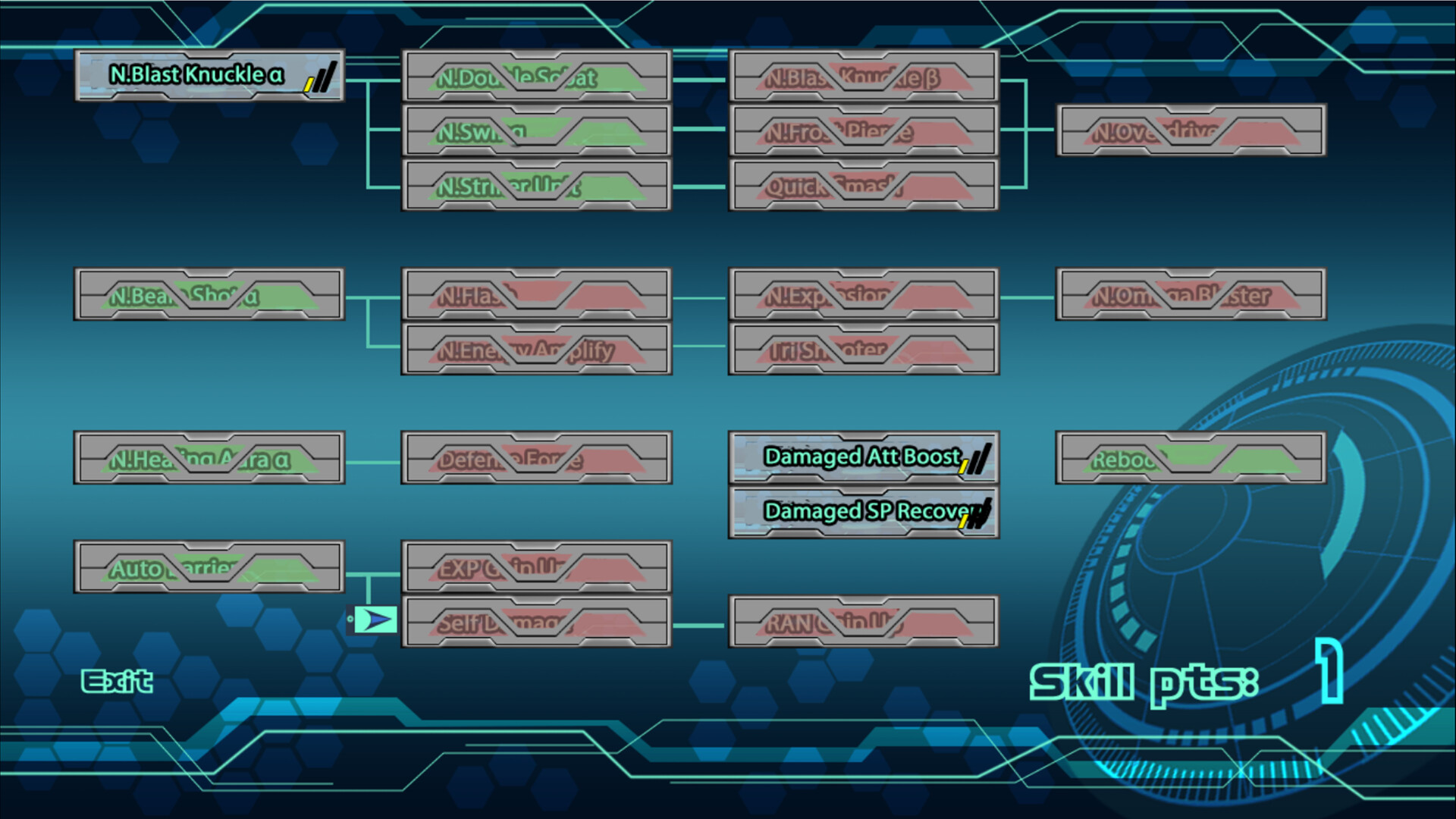The width and height of the screenshot is (1456, 819).
Task: Select the N.Blast Knuckle α skill
Action: [x=209, y=75]
